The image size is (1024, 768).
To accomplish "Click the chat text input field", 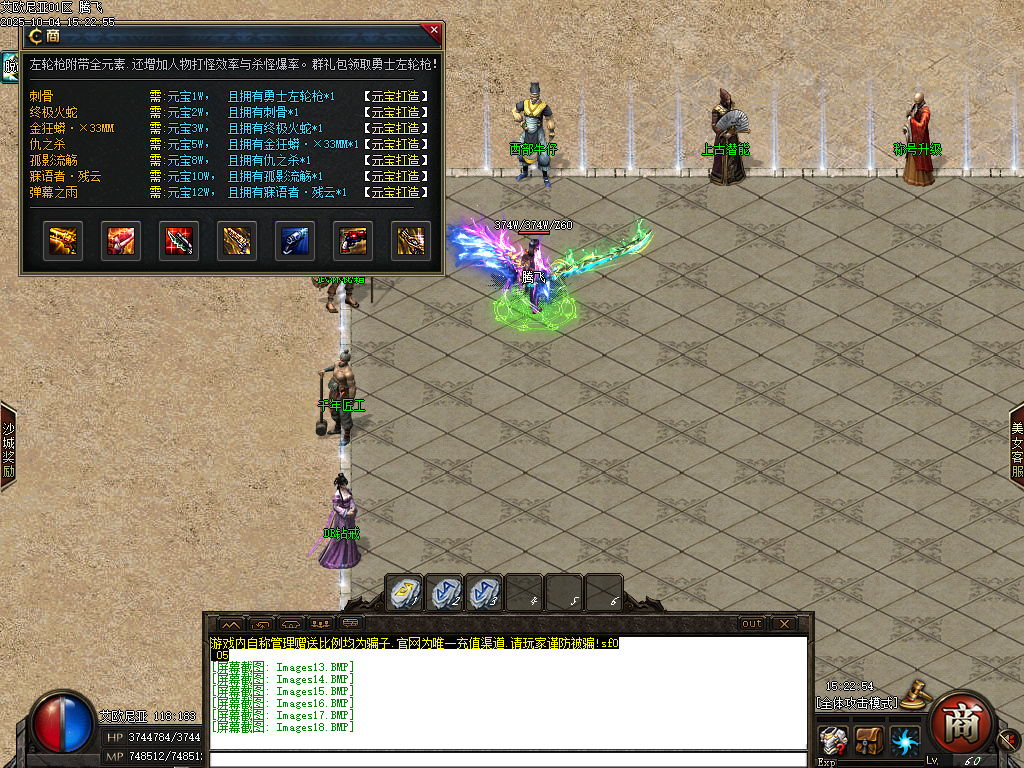I will point(508,759).
